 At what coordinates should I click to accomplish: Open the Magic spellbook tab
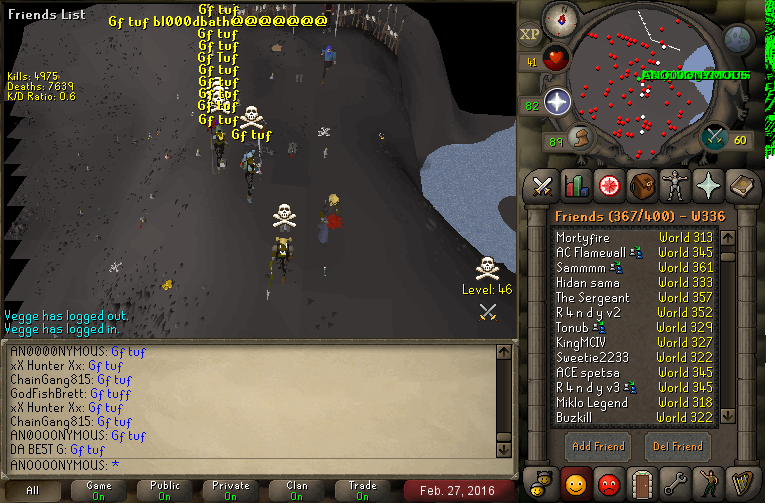[x=740, y=185]
